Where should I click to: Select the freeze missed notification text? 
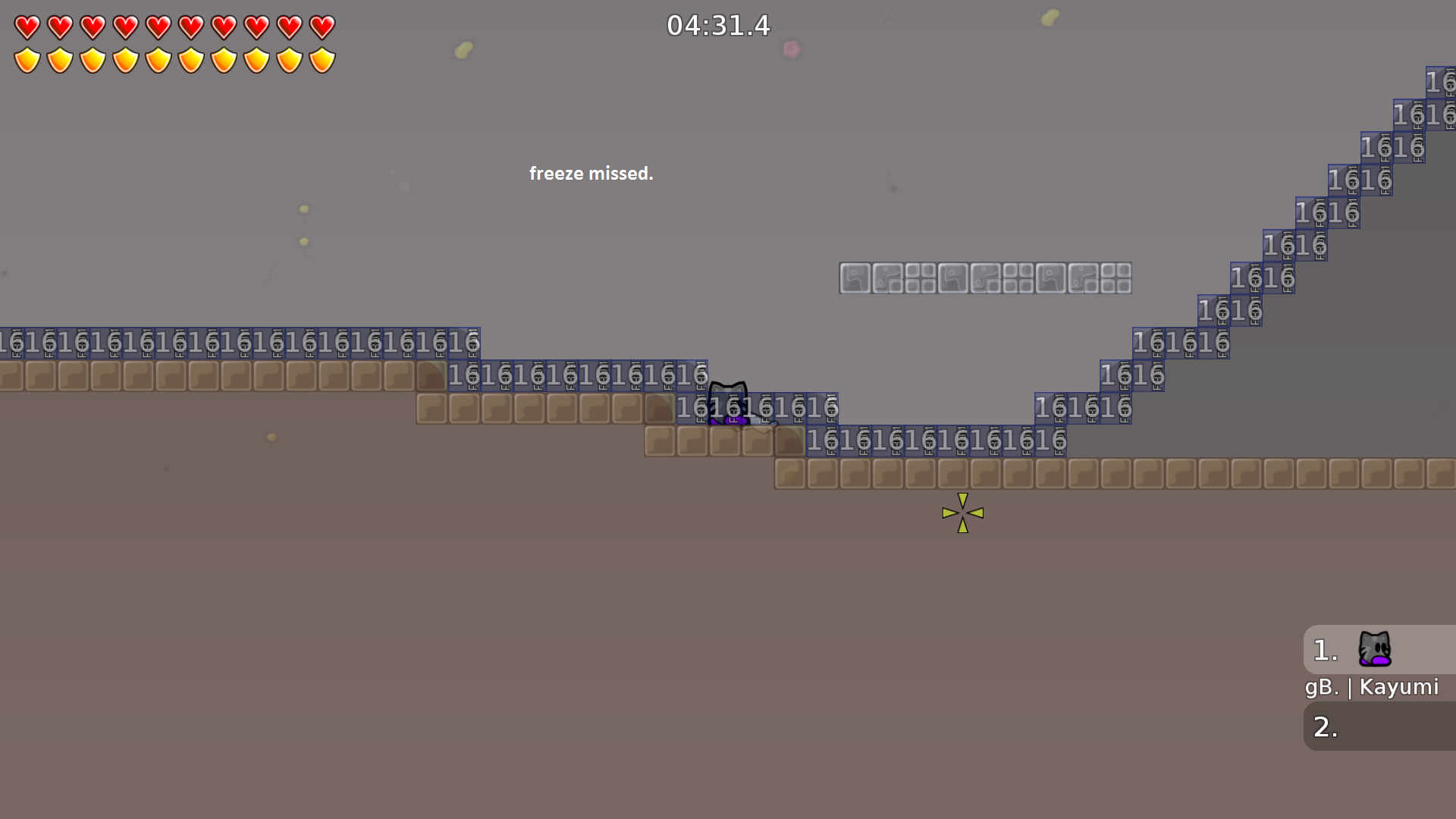click(x=591, y=173)
